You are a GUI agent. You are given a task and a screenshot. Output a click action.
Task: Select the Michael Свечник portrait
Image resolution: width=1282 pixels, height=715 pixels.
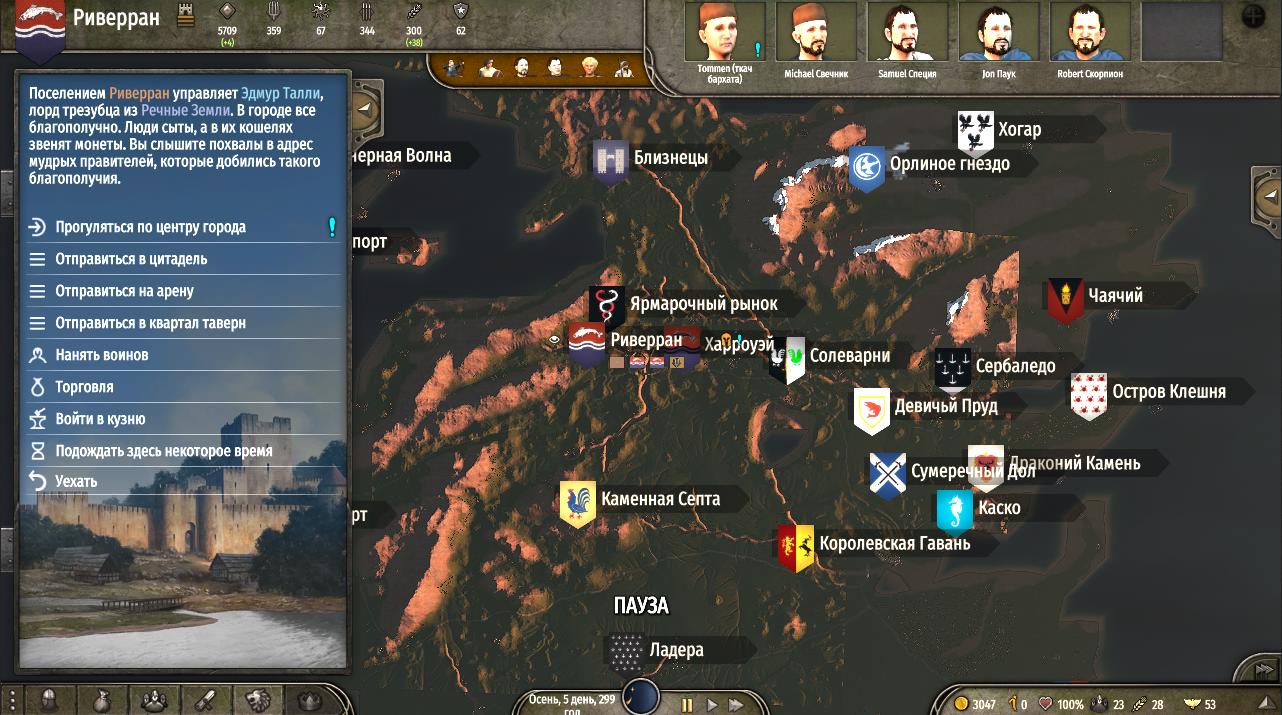[x=816, y=33]
